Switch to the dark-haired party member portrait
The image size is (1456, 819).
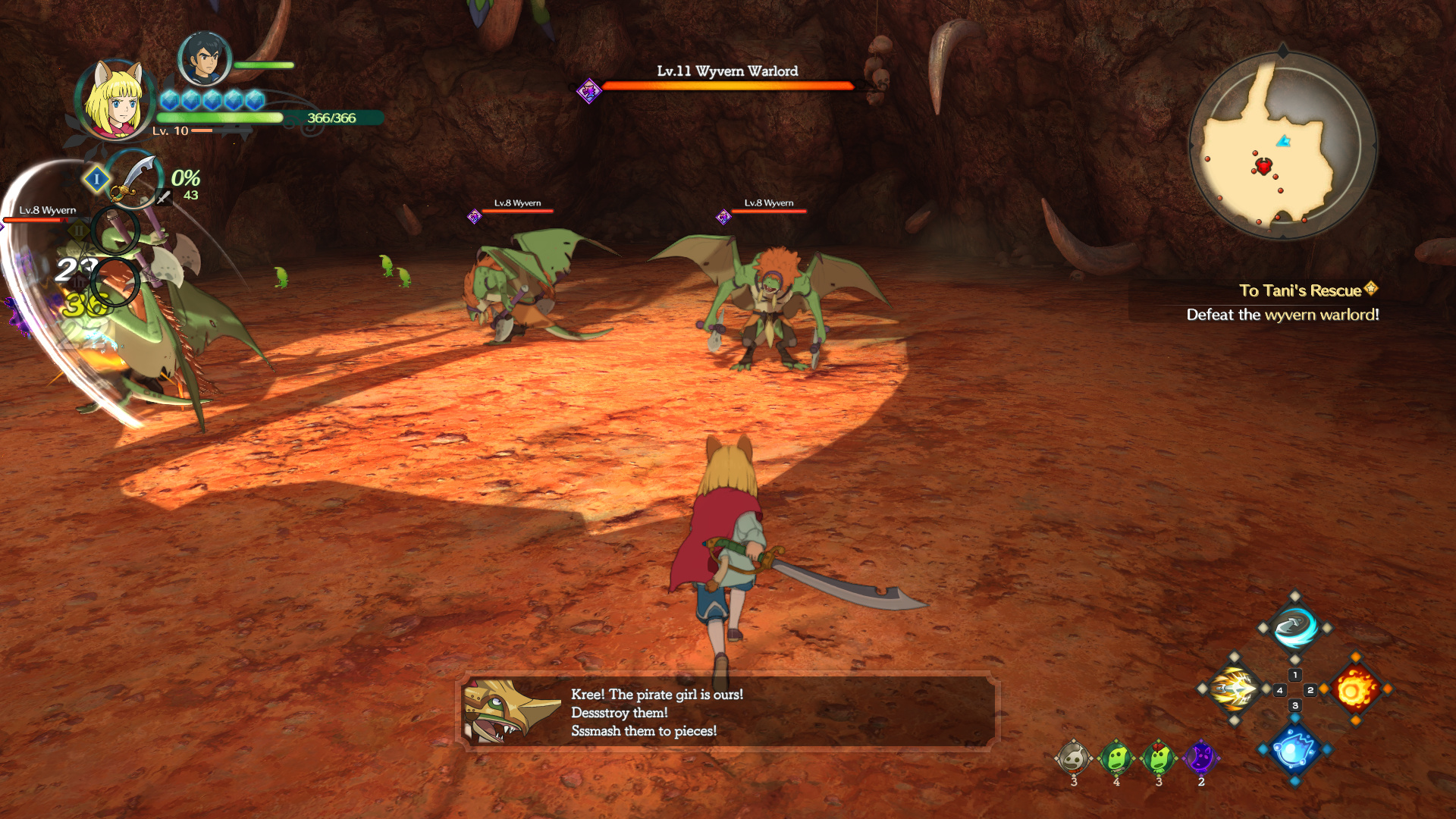(204, 58)
